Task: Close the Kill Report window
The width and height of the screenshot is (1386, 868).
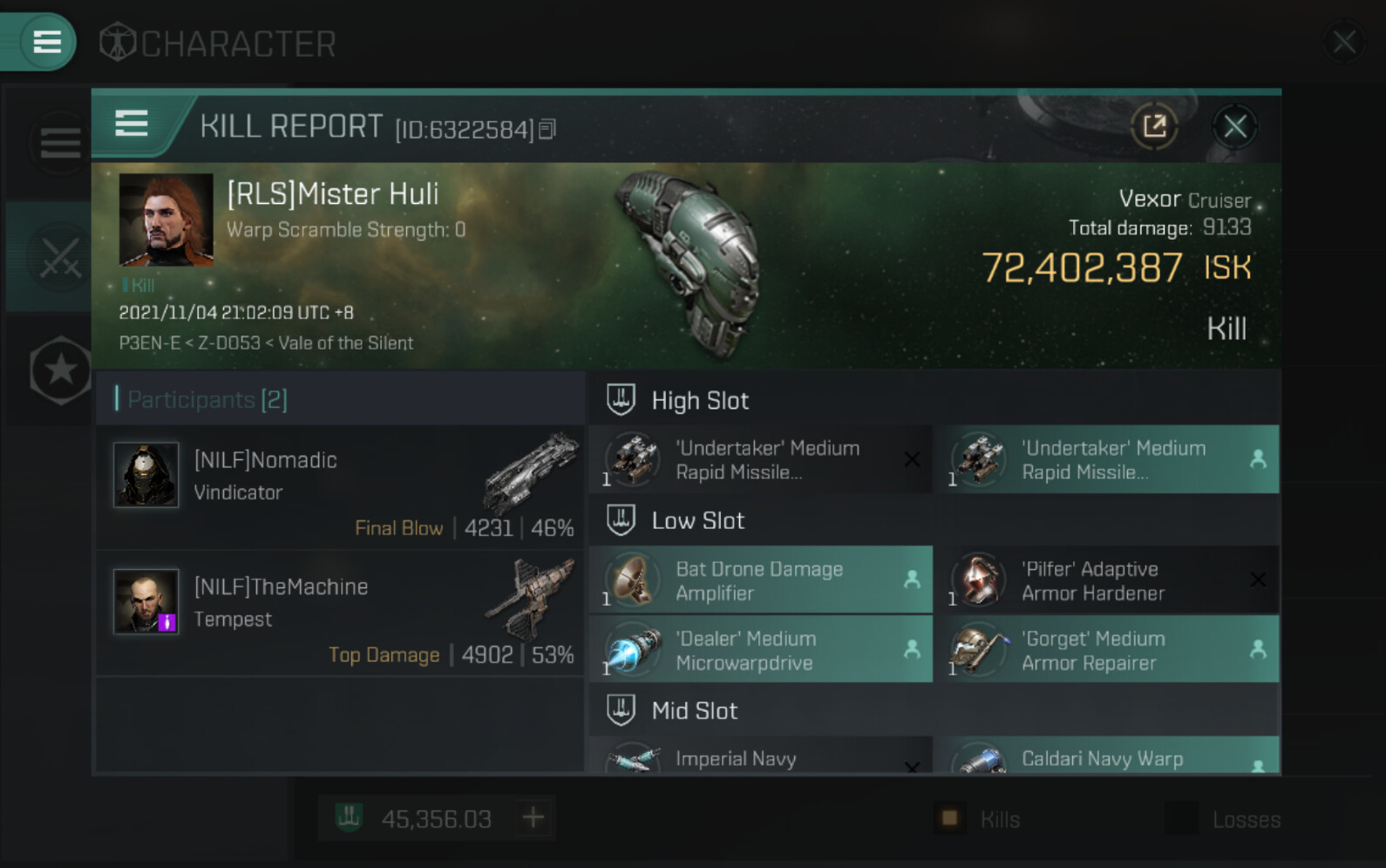Action: tap(1234, 128)
